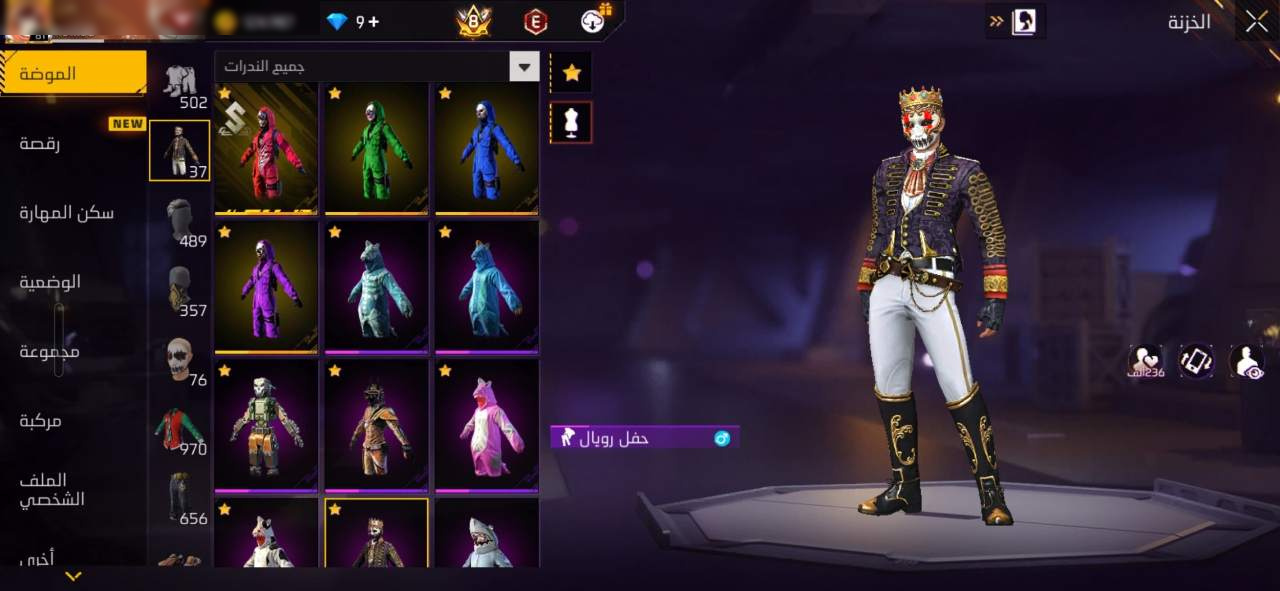Switch to the مجموعة collection tab
The width and height of the screenshot is (1280, 591).
50,351
